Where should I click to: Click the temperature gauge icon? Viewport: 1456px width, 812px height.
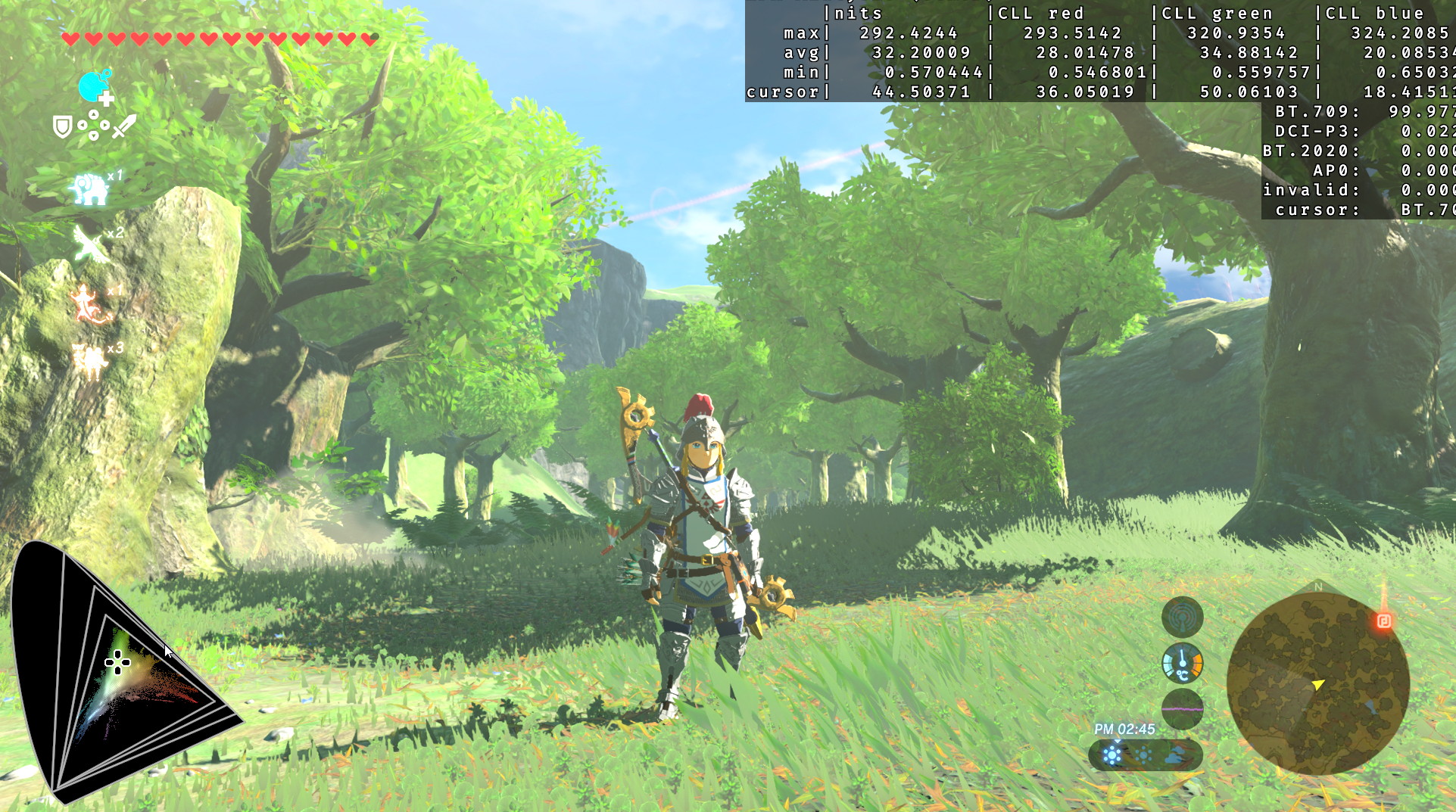point(1182,664)
